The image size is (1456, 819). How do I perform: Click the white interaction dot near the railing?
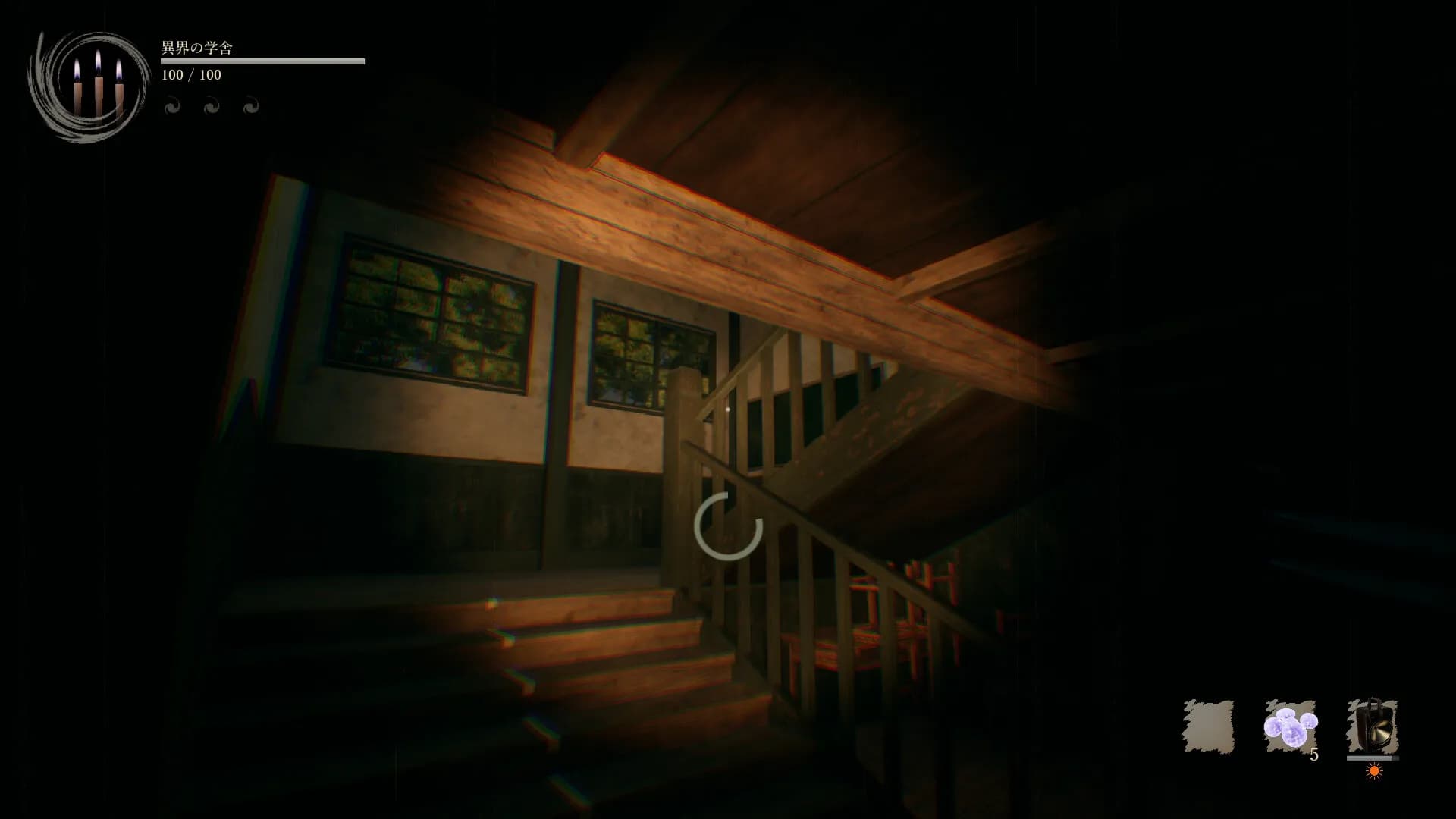coord(729,408)
